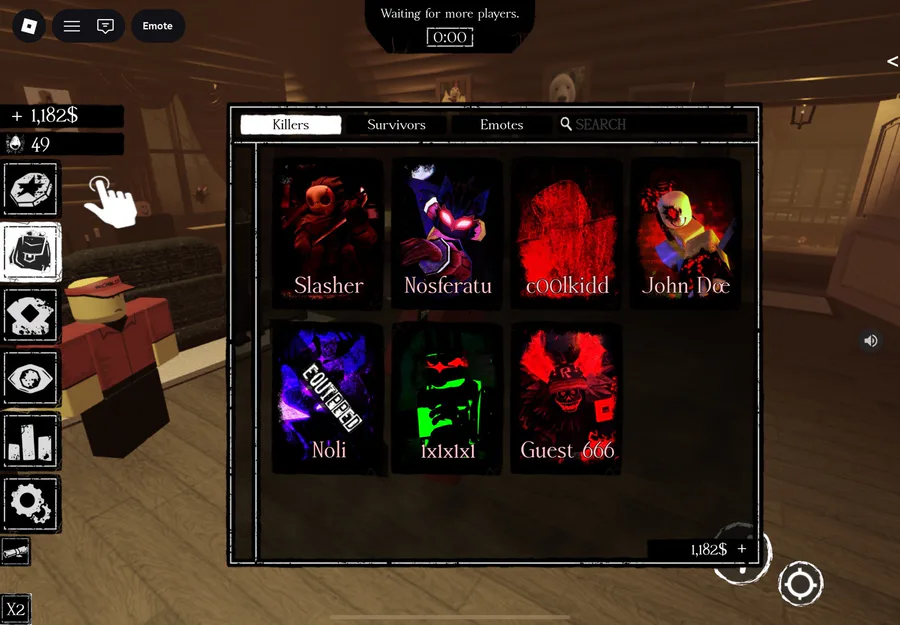Open the Roblox logo menu
Image resolution: width=900 pixels, height=625 pixels.
click(x=30, y=26)
